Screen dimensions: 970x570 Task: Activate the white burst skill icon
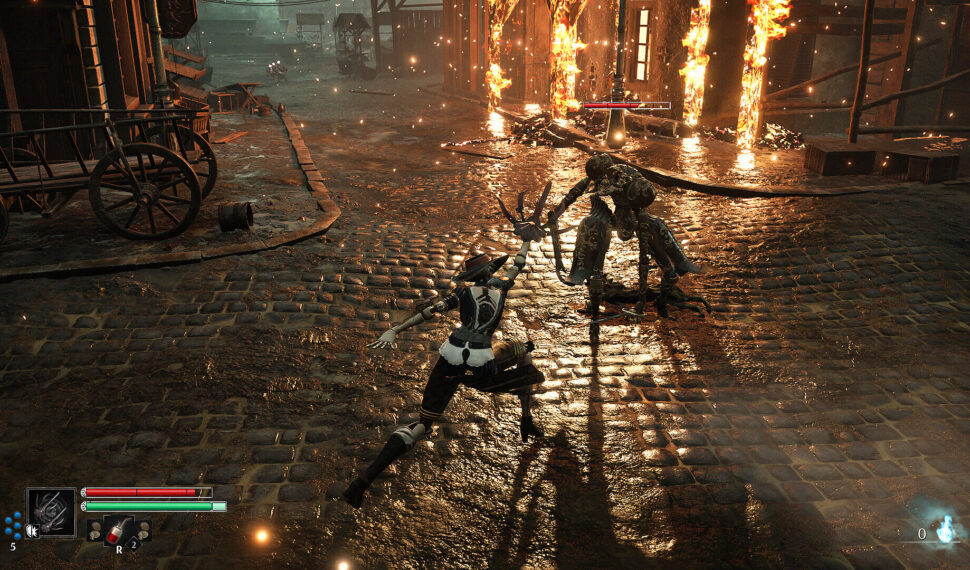click(x=32, y=530)
